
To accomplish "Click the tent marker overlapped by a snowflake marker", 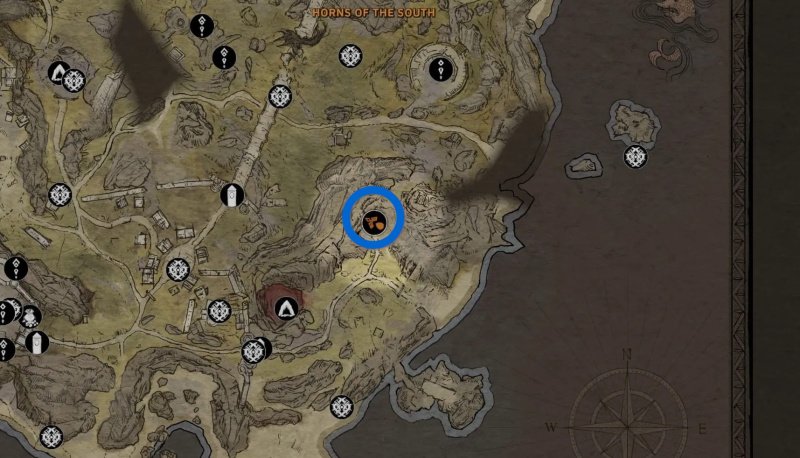I will [58, 73].
